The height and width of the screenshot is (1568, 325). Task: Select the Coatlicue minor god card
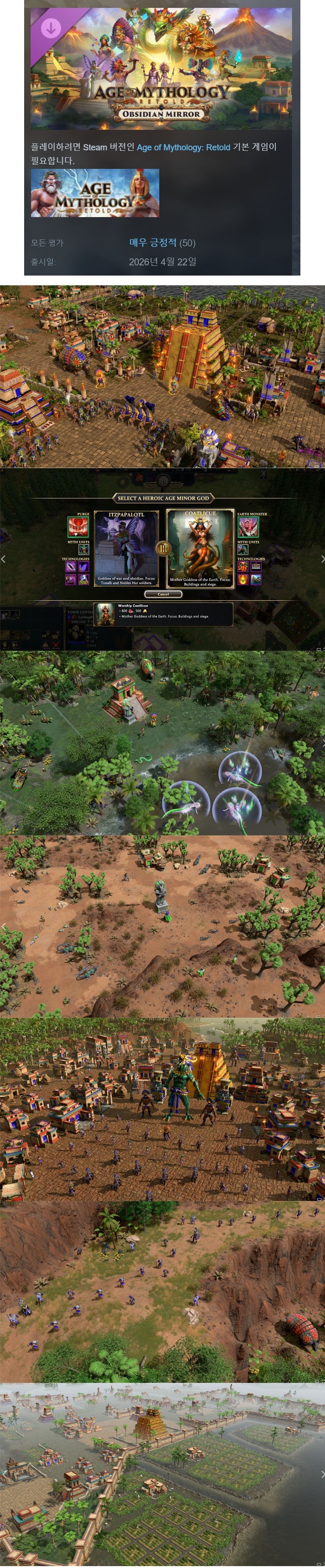tap(200, 548)
